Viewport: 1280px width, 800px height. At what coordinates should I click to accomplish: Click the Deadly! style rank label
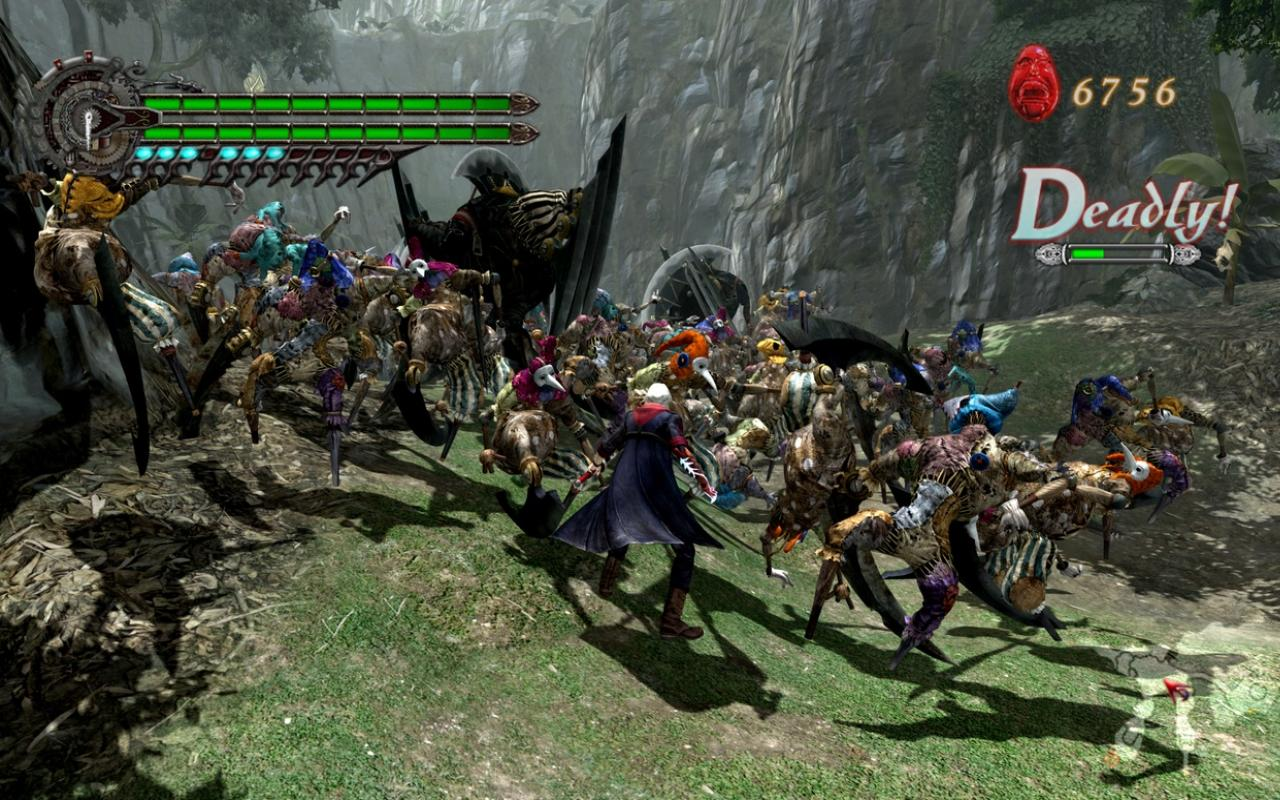click(1122, 207)
